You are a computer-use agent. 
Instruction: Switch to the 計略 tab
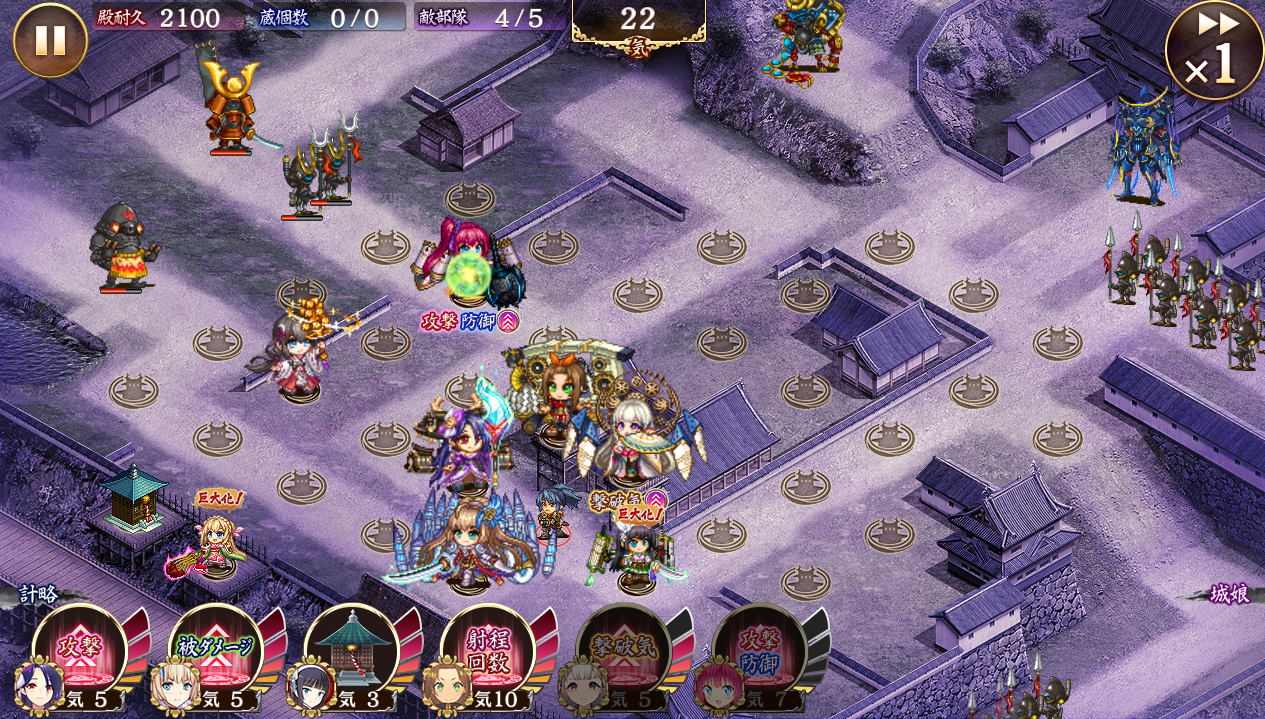click(x=38, y=594)
